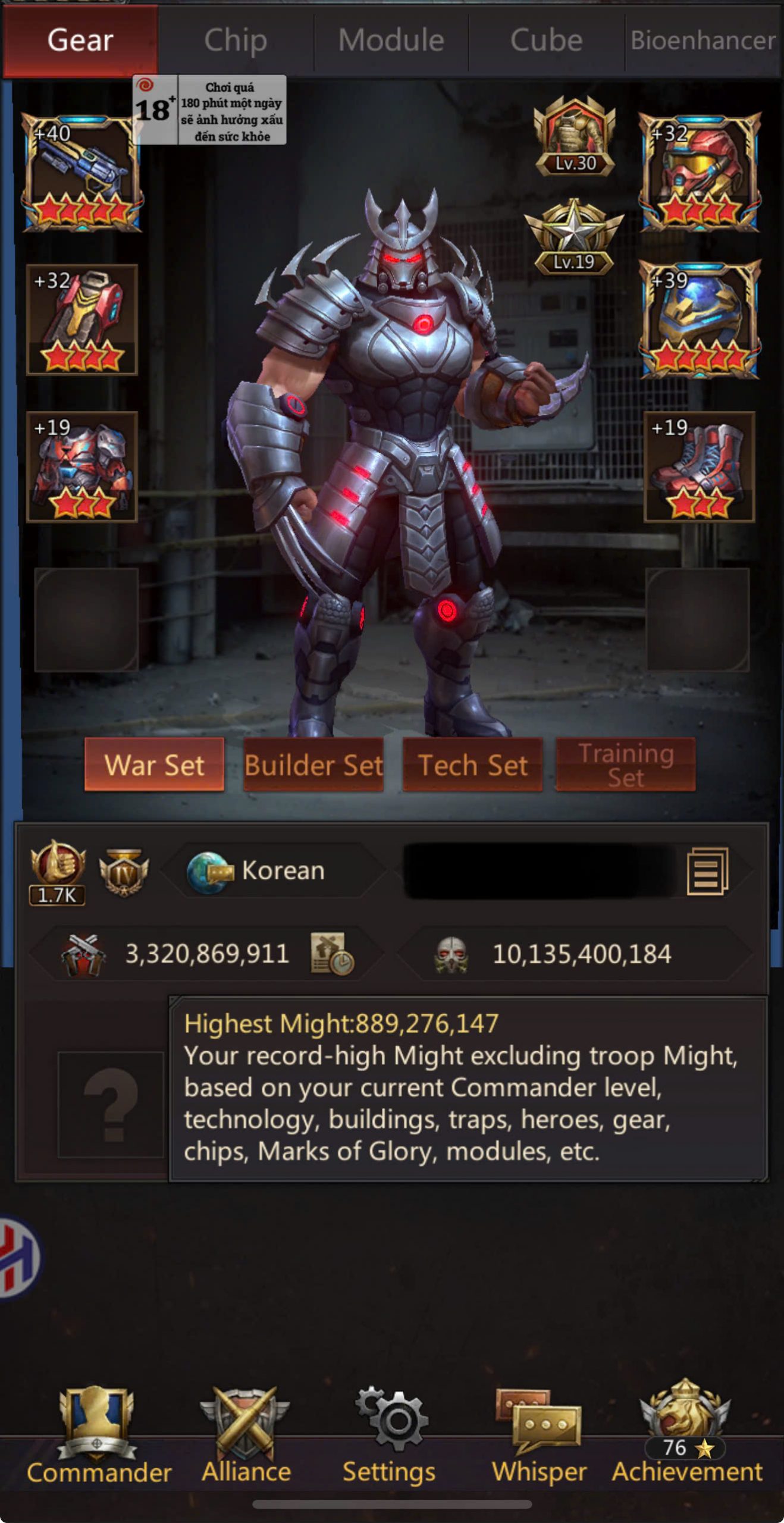Open the +39 blue gold armor slot
Screen dimensions: 784x1523
coord(700,319)
